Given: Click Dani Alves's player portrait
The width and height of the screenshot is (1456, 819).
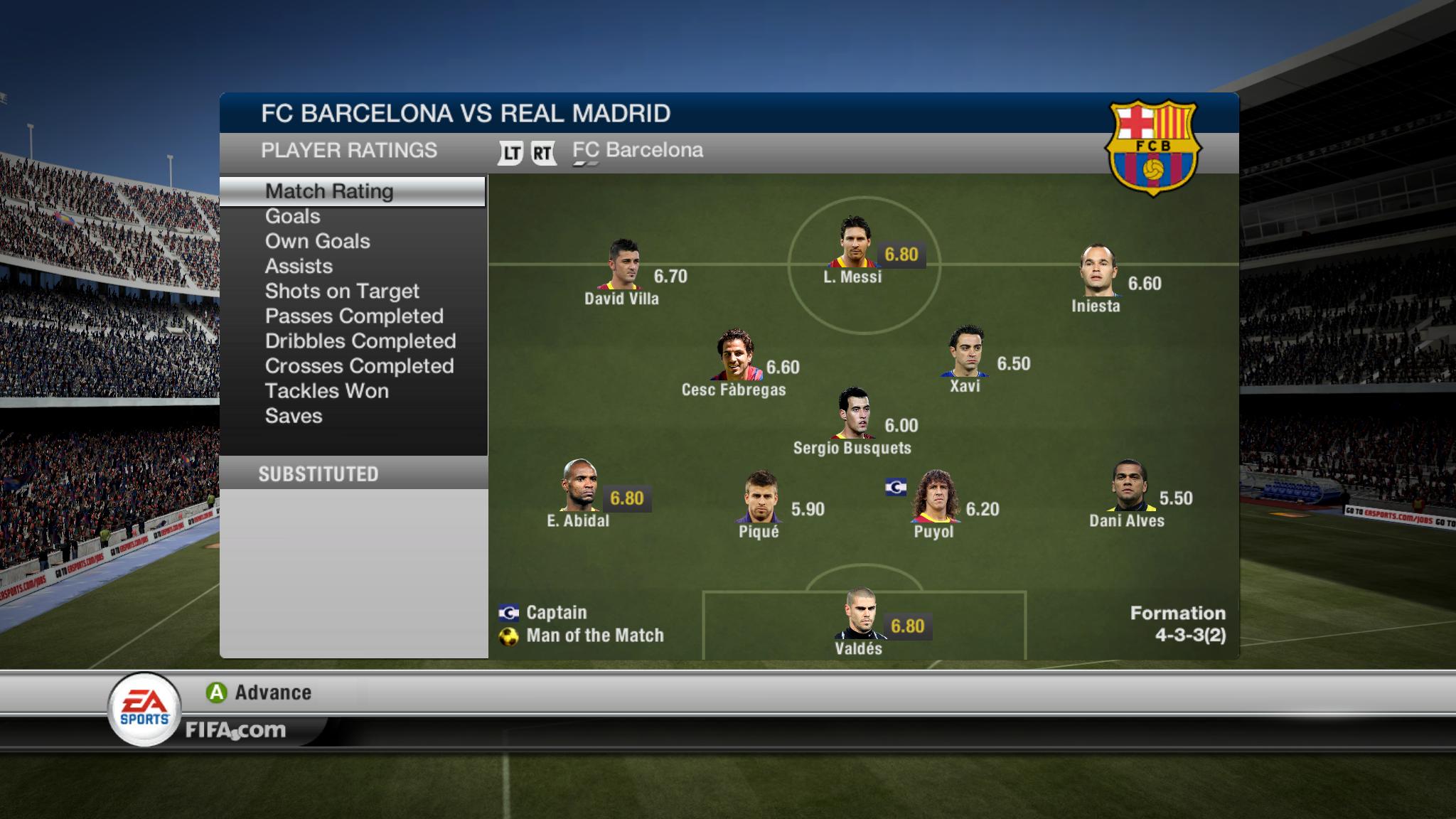Looking at the screenshot, I should pyautogui.click(x=1128, y=485).
